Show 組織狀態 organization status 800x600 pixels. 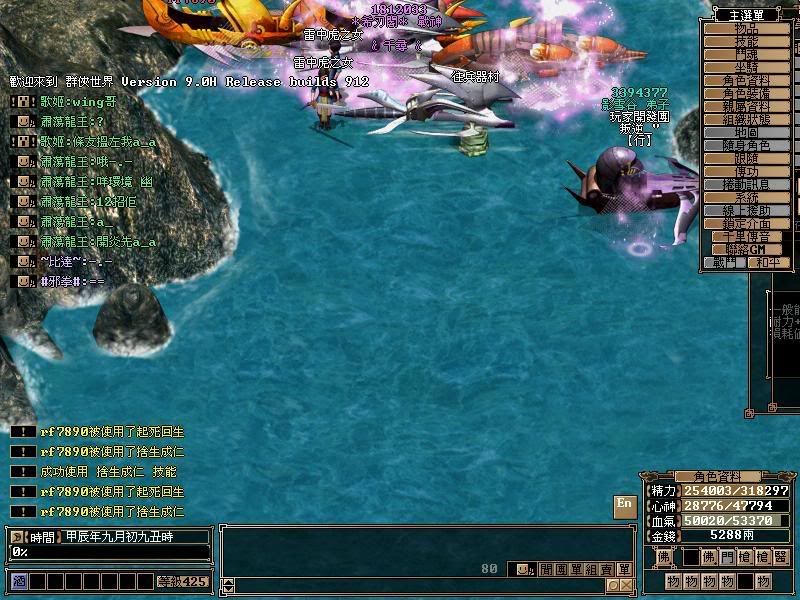(x=747, y=120)
